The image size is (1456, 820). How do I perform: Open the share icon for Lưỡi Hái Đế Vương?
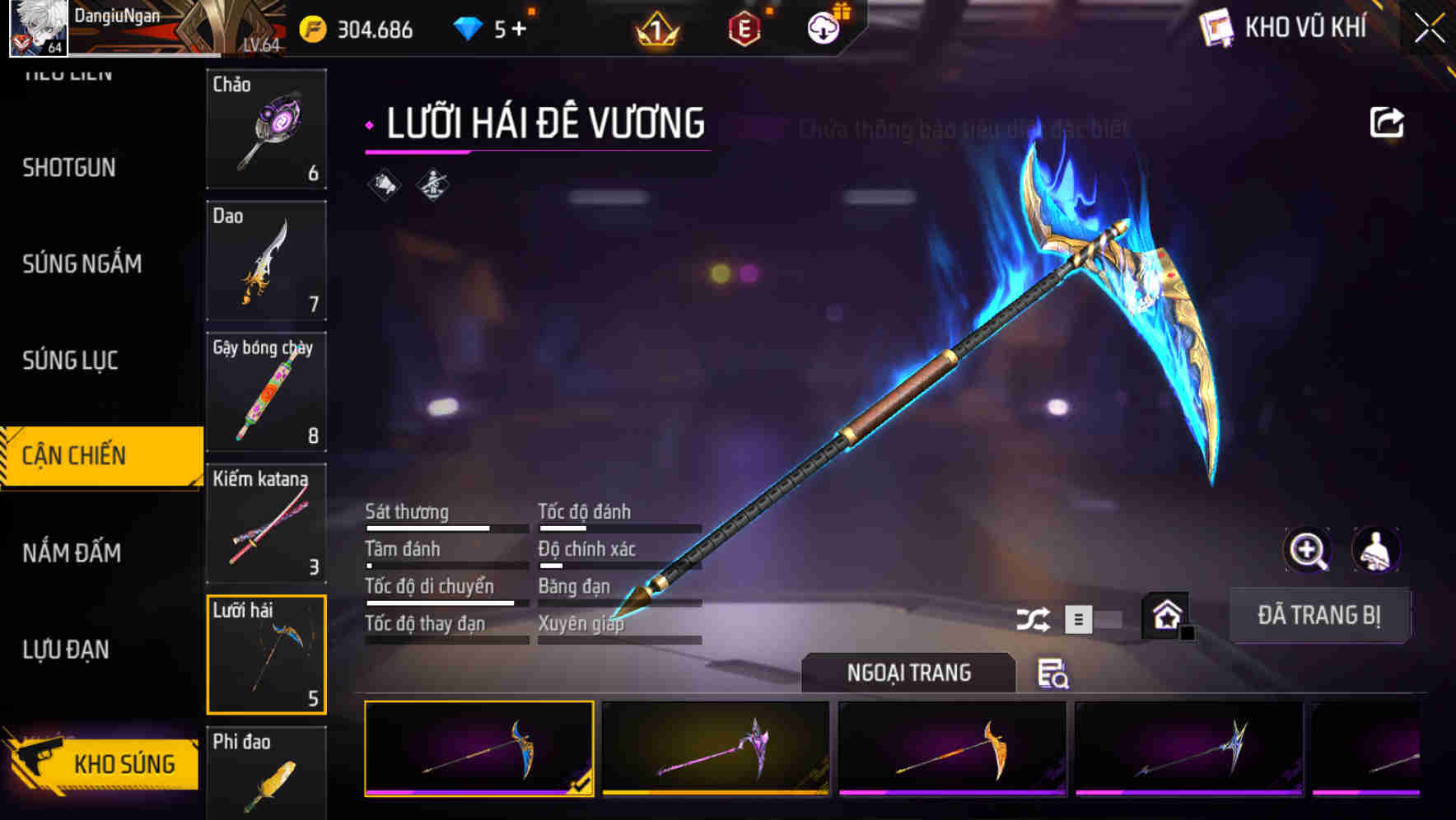1388,122
